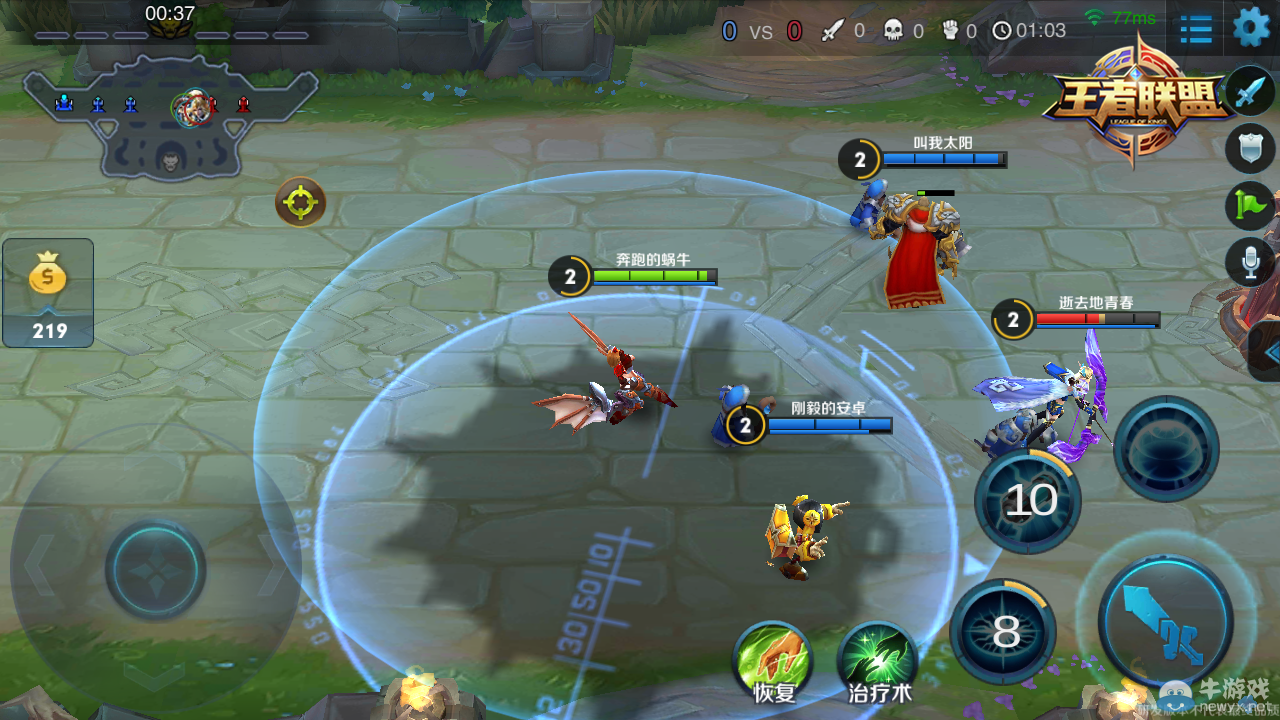The image size is (1280, 720).
Task: Tap the skill on 8-second cooldown
Action: [1003, 632]
